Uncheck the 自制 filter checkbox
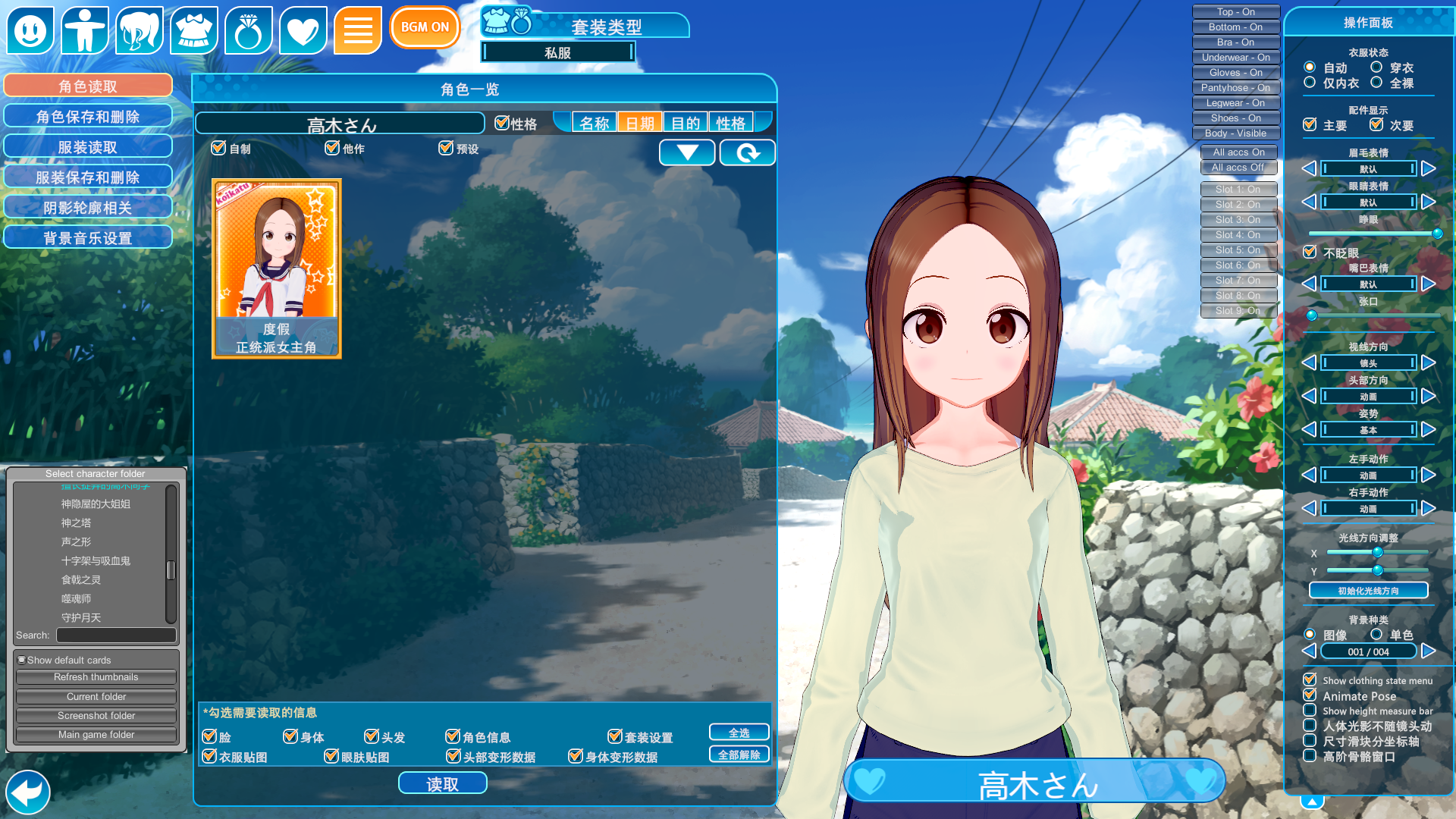The width and height of the screenshot is (1456, 819). [x=219, y=148]
